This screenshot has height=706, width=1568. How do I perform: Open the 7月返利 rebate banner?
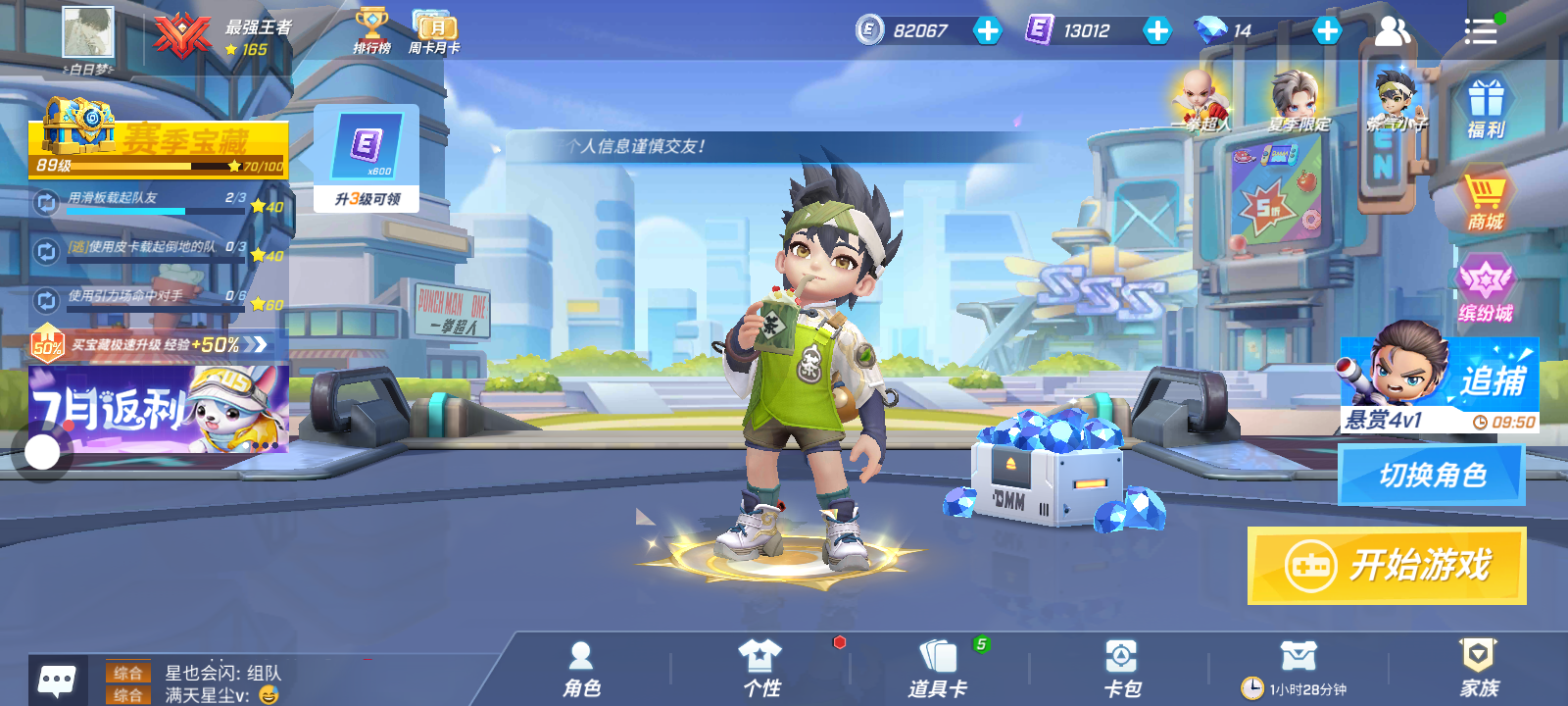(159, 409)
